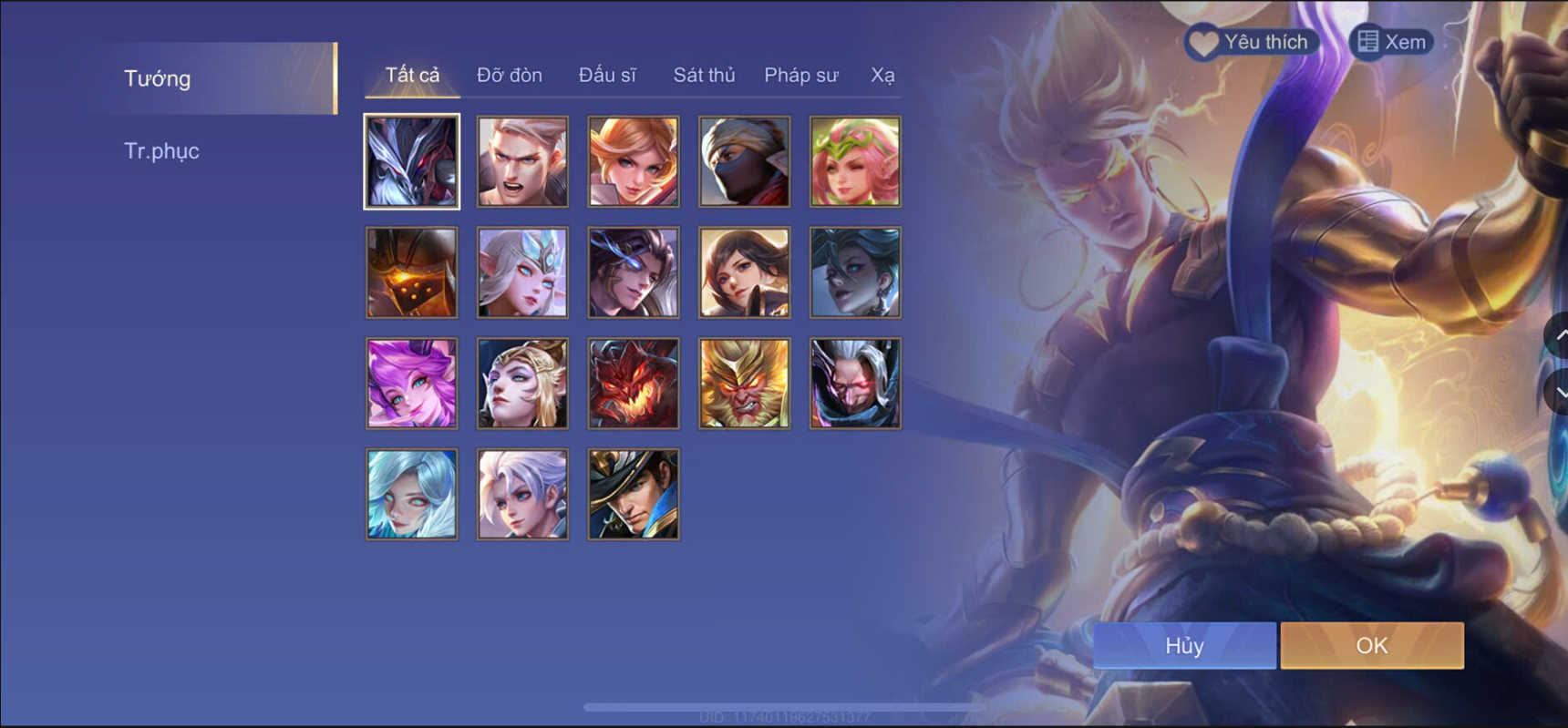The width and height of the screenshot is (1568, 728).
Task: Open the Tr.phục section
Action: point(162,150)
